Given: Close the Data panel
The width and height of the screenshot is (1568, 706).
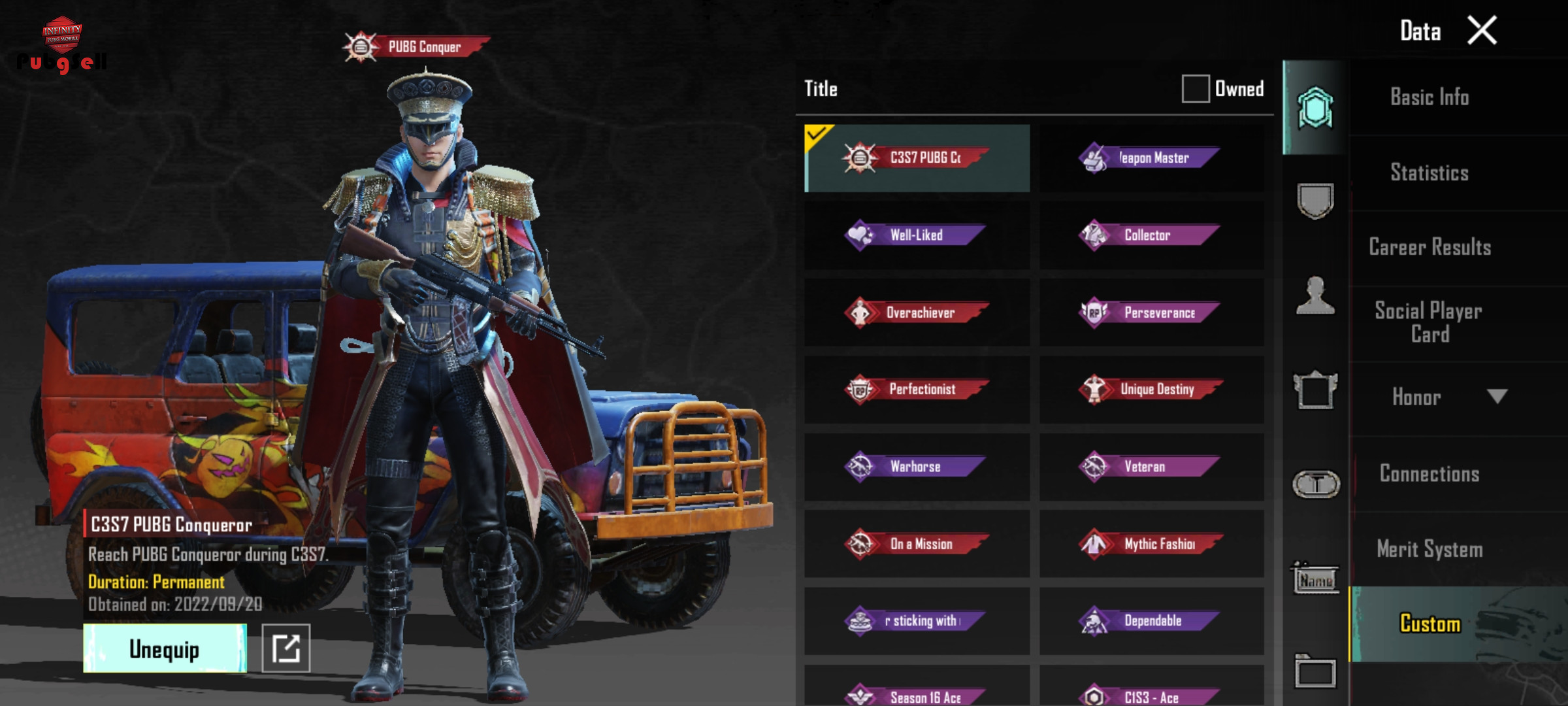Looking at the screenshot, I should coord(1482,31).
